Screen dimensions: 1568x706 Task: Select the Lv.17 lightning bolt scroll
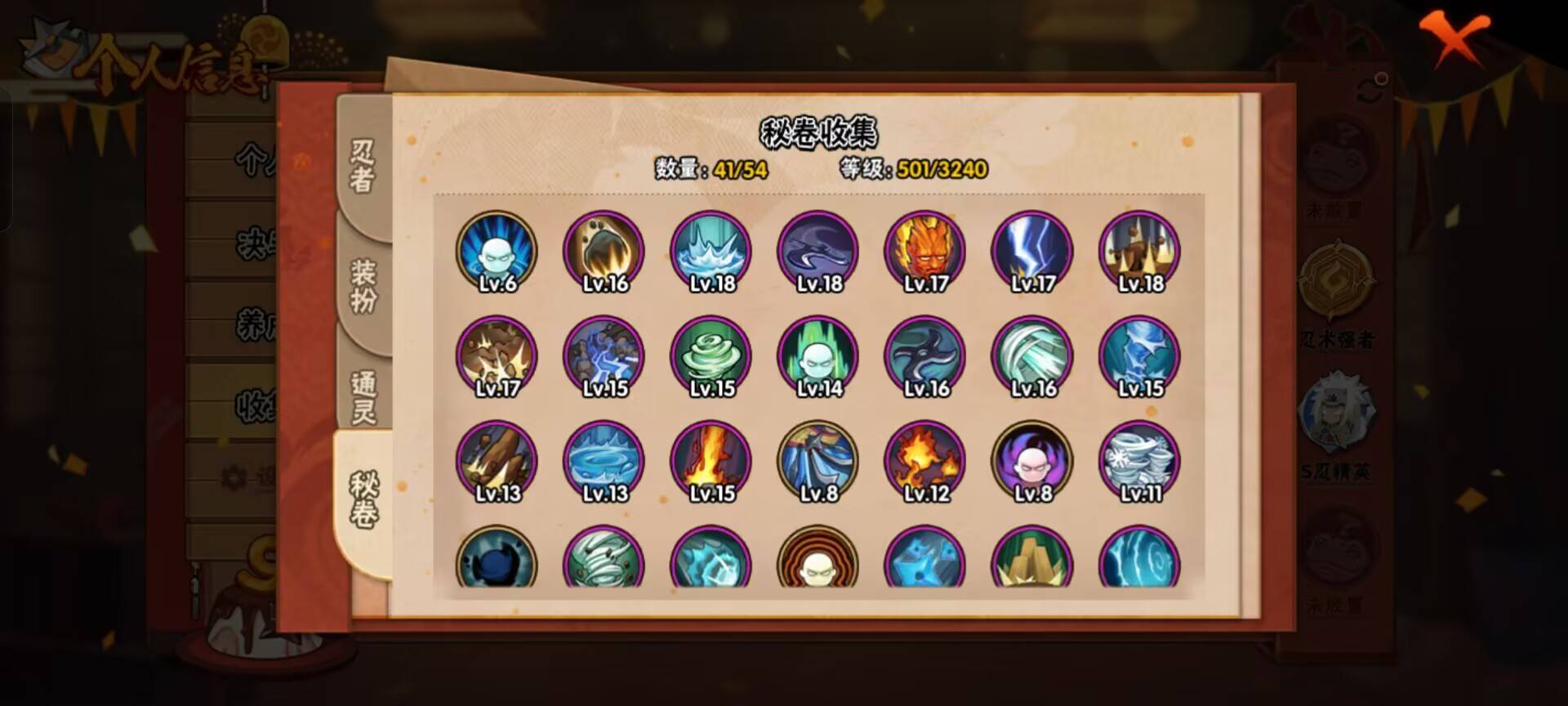(x=1030, y=249)
